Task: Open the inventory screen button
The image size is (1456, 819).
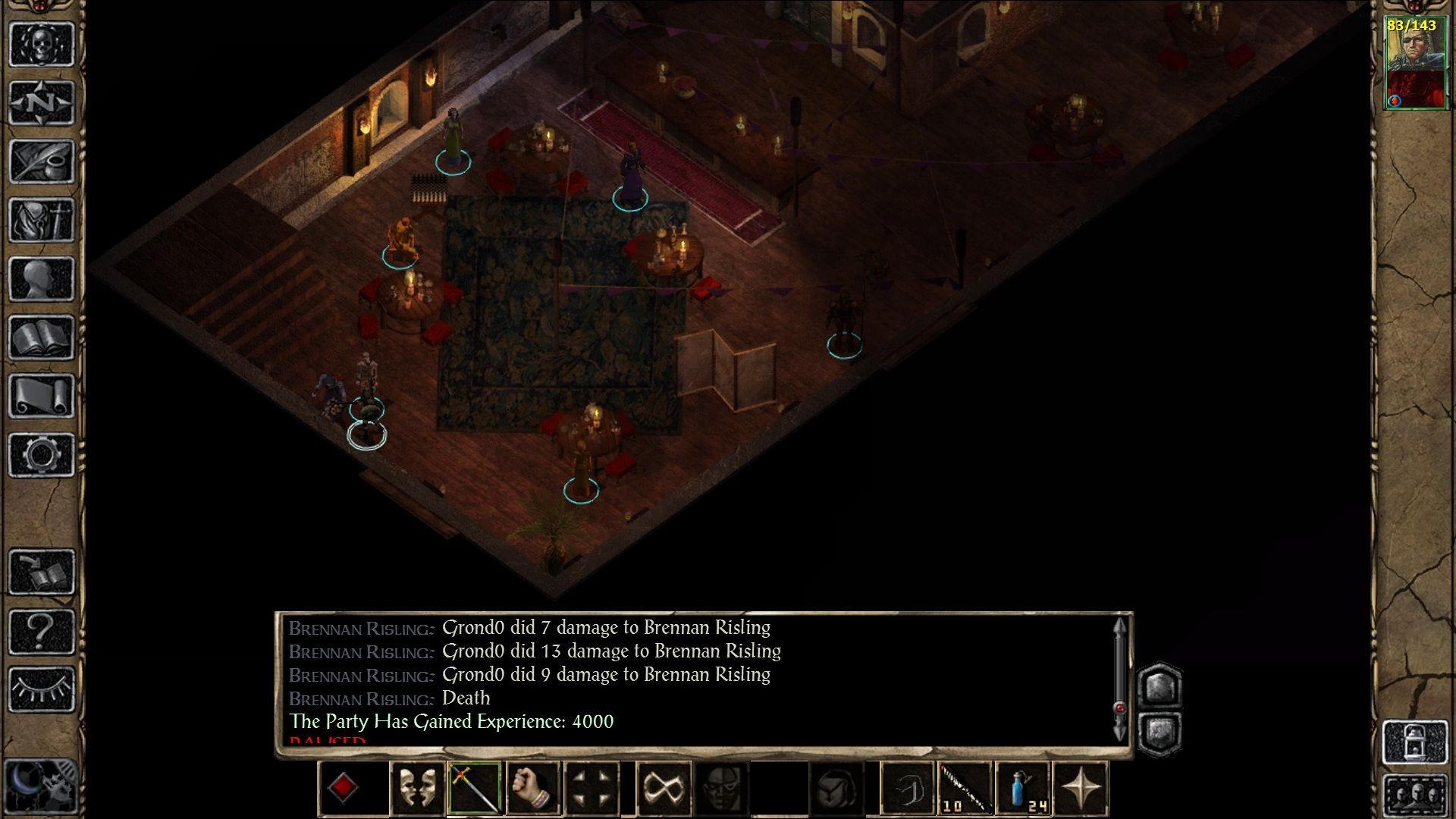Action: [x=42, y=220]
